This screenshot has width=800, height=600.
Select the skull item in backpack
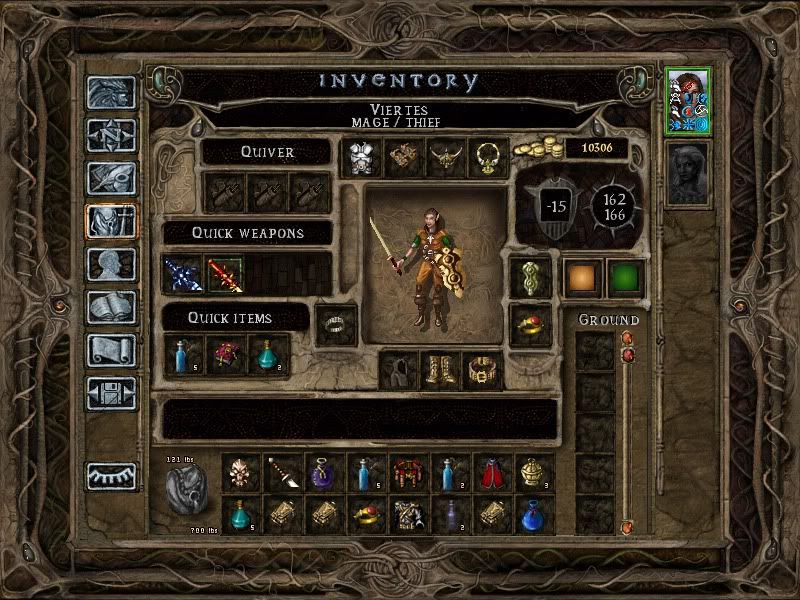(x=241, y=471)
